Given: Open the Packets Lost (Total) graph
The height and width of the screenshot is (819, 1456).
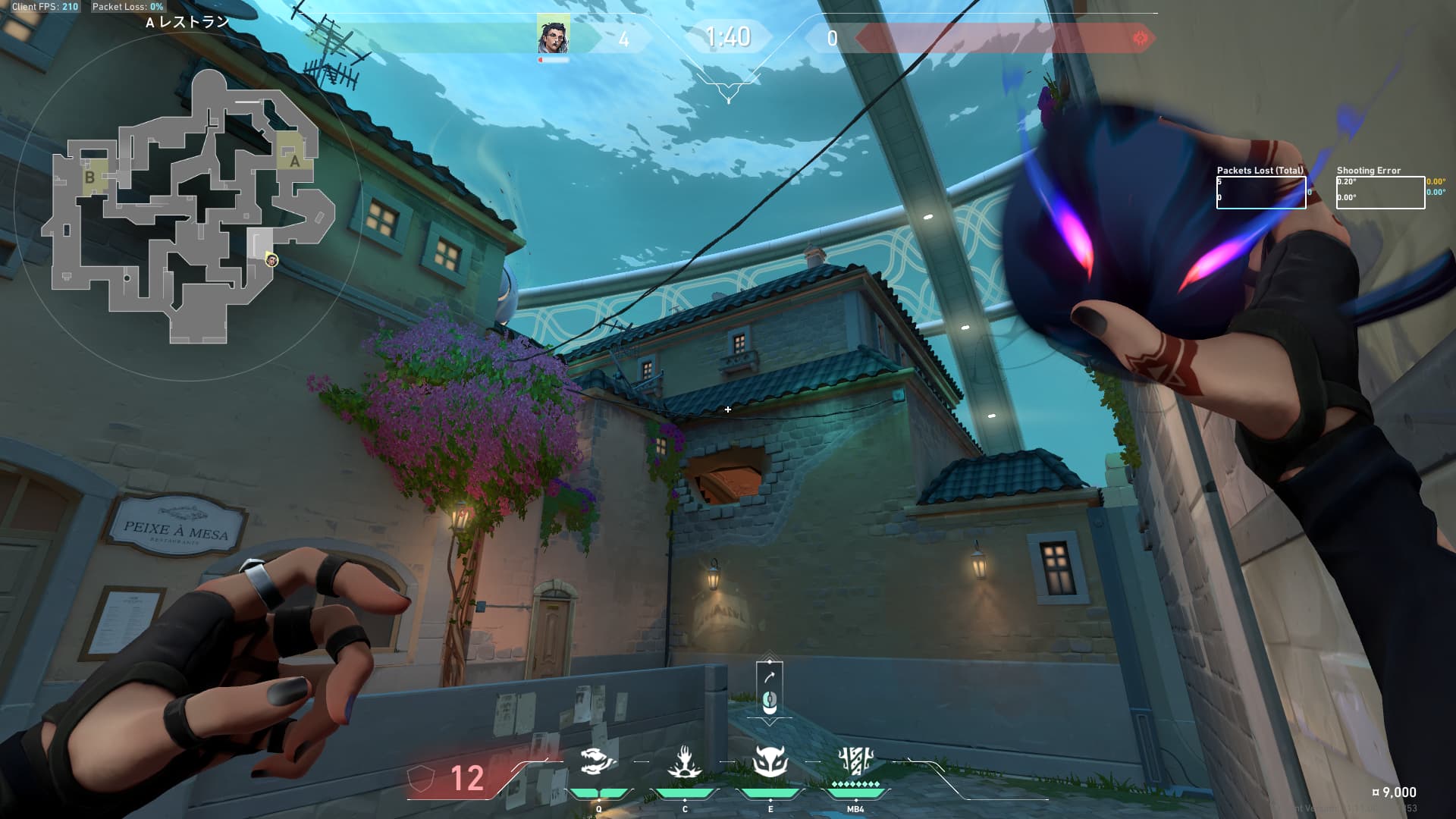Looking at the screenshot, I should coord(1261,193).
